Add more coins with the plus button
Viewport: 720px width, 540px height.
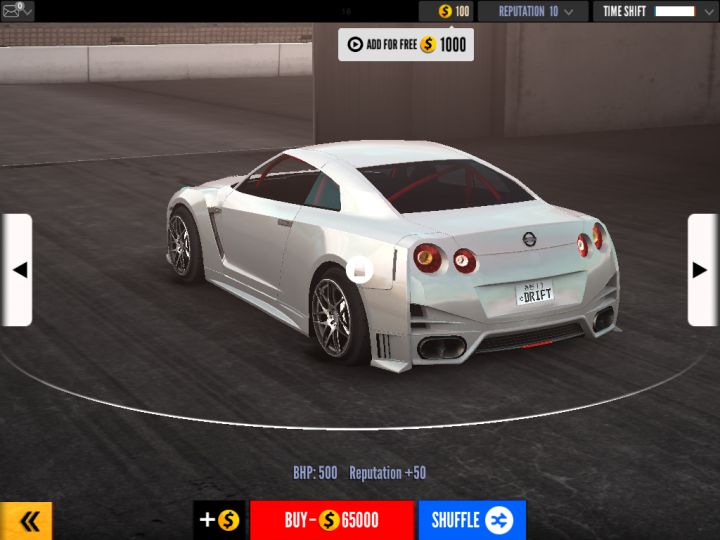click(x=219, y=520)
